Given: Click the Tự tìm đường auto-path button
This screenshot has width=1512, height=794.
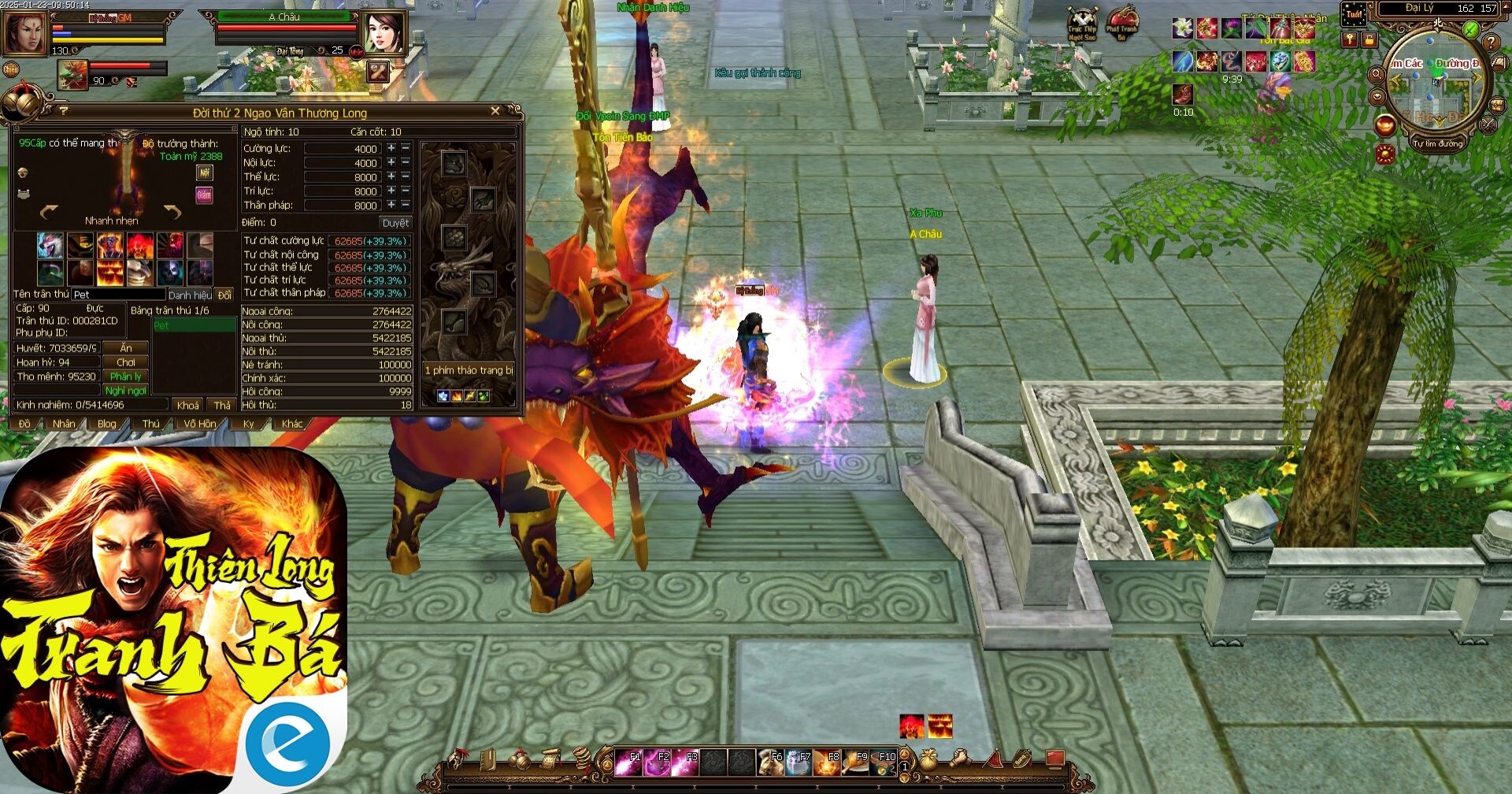Looking at the screenshot, I should 1437,144.
